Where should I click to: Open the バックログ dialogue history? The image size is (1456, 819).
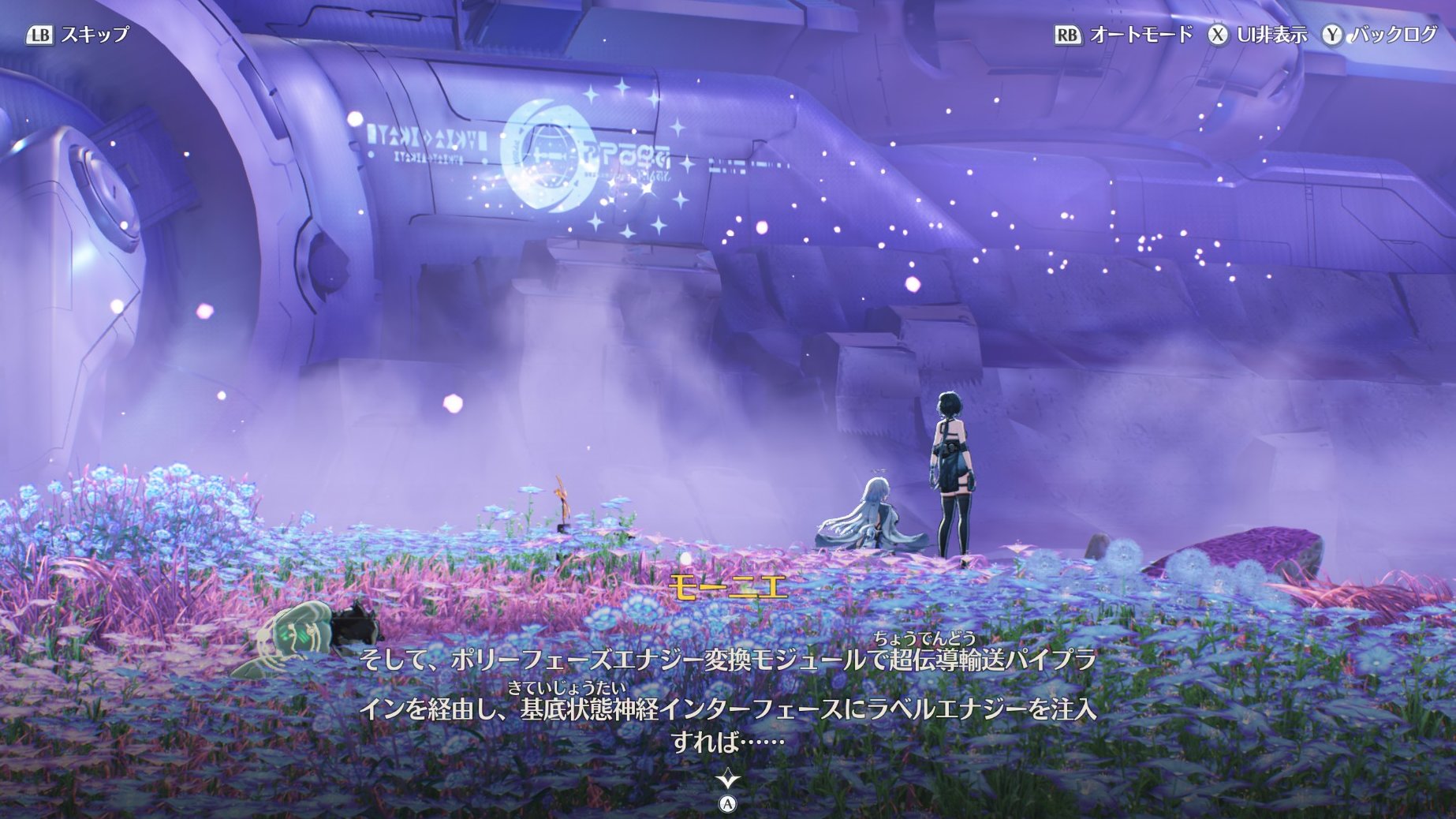(1380, 35)
